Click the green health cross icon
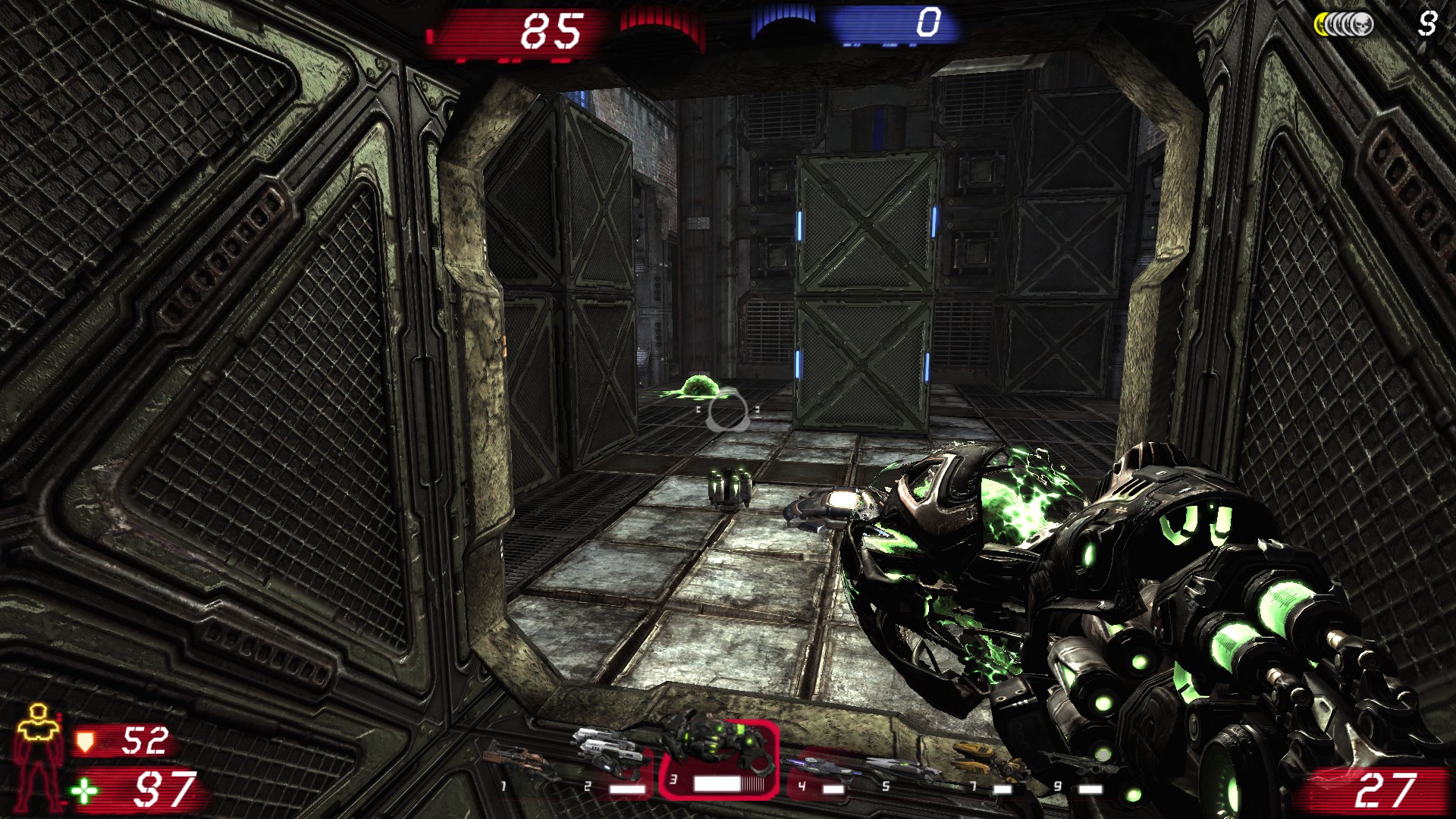Image resolution: width=1456 pixels, height=819 pixels. pos(86,790)
